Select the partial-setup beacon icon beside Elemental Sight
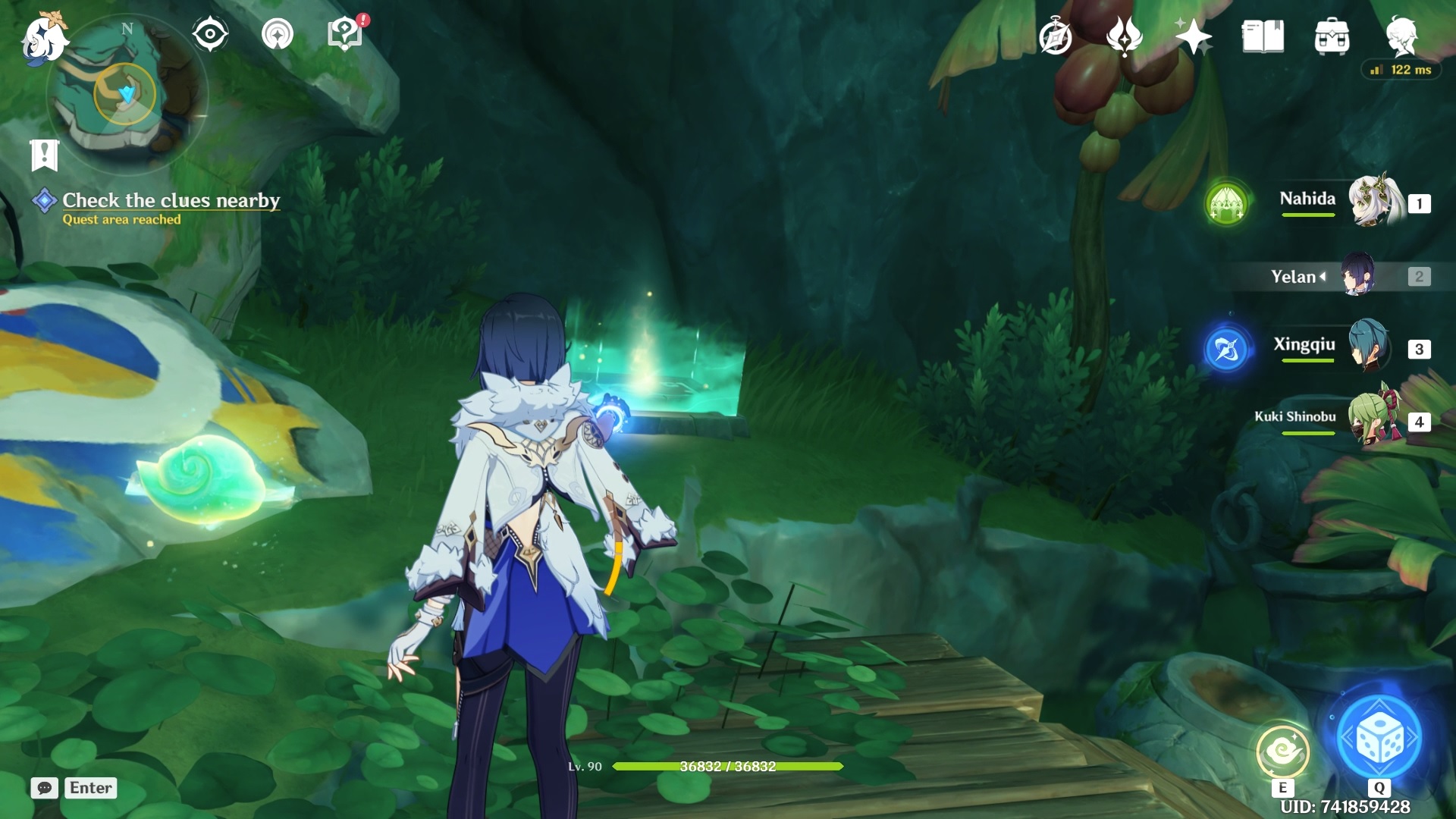Screen dimensions: 1456x819 278,33
